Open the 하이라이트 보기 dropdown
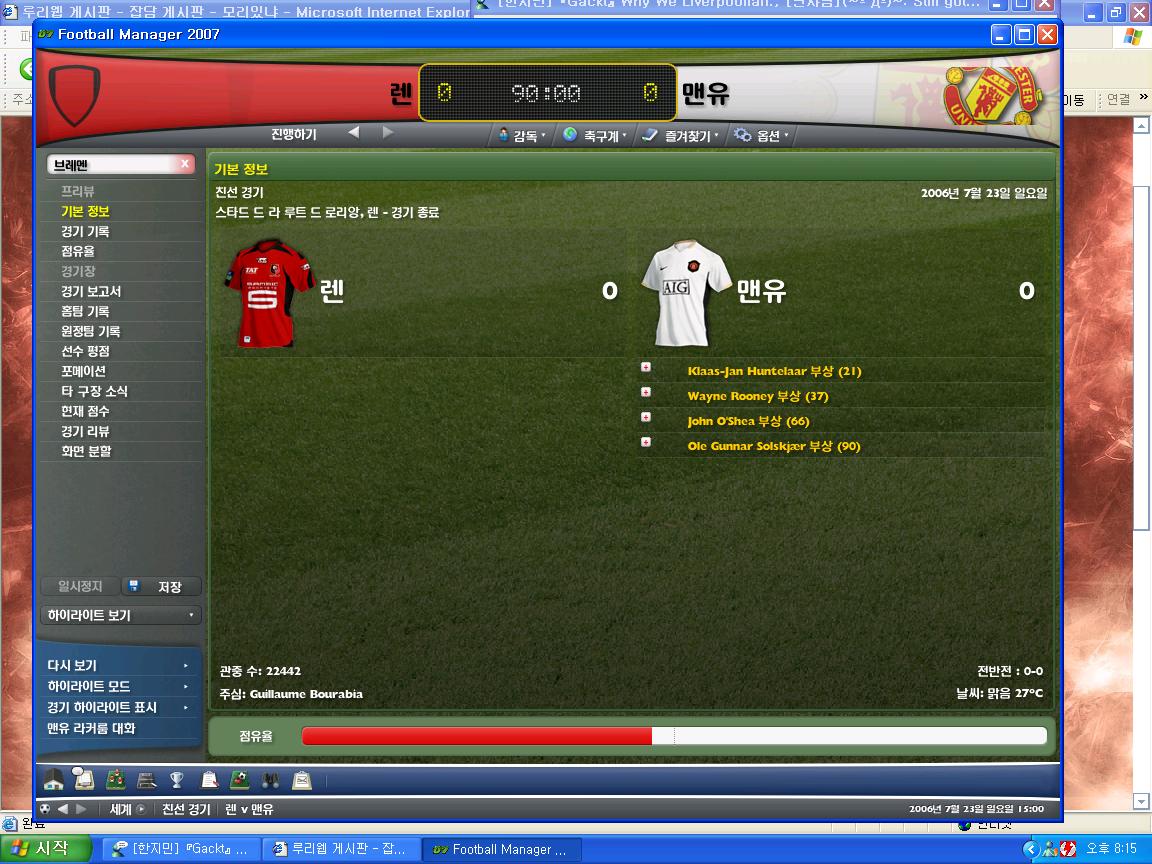1152x864 pixels. tap(120, 615)
